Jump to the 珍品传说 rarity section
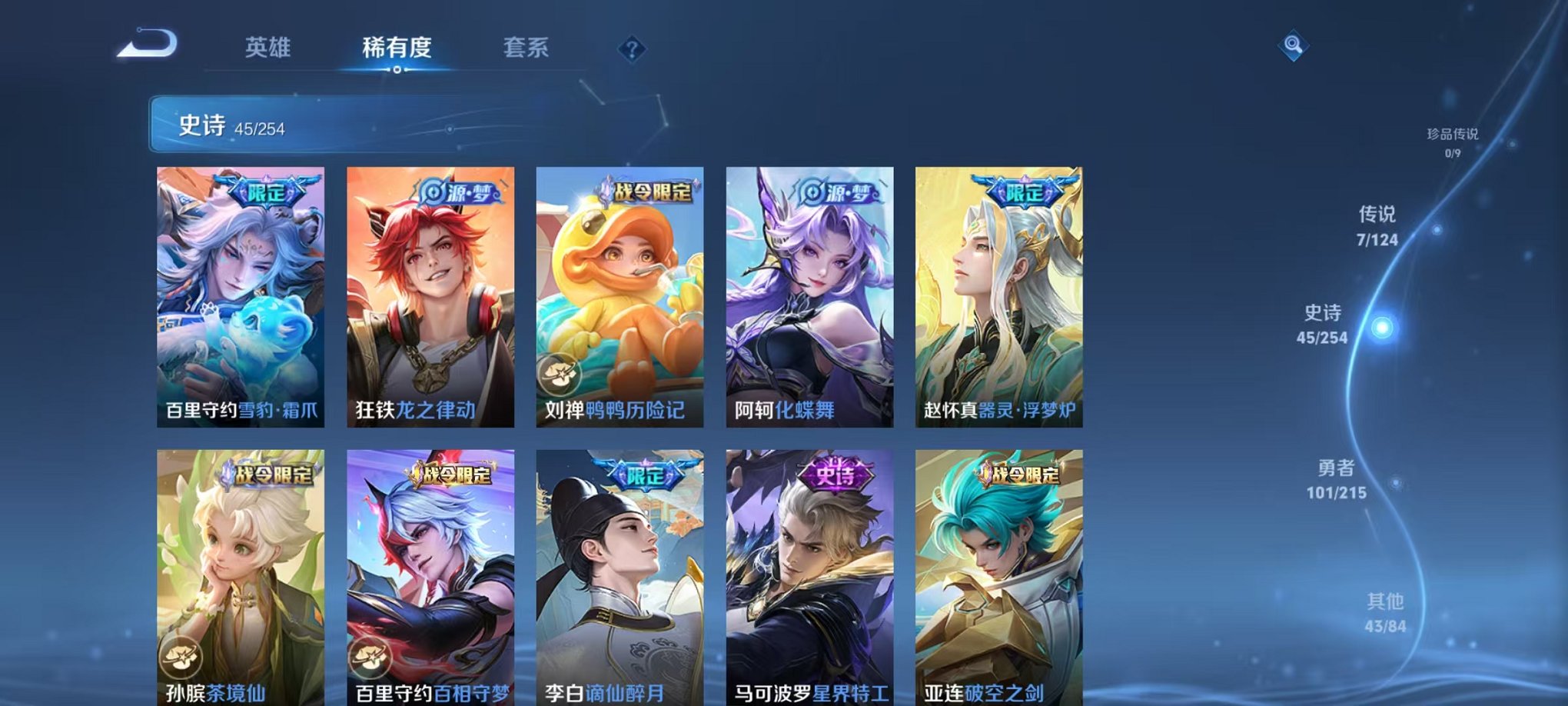Screen dimensions: 1568x706 (1452, 136)
